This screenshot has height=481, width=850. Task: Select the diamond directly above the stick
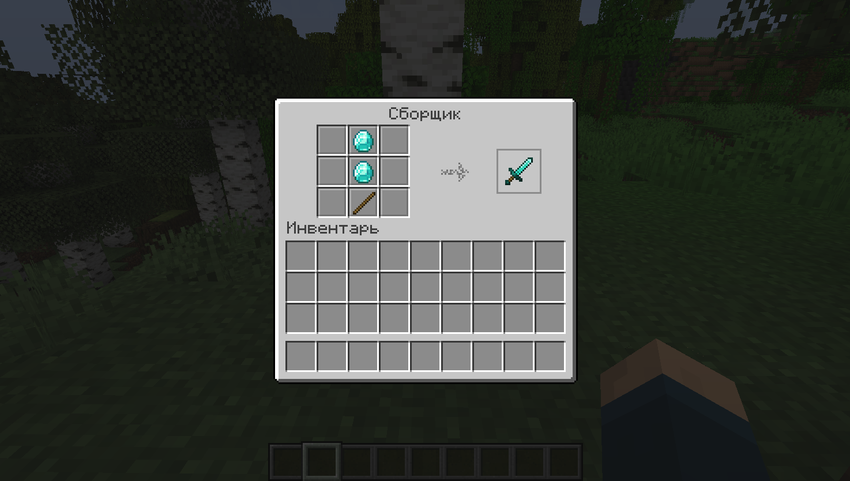(363, 171)
